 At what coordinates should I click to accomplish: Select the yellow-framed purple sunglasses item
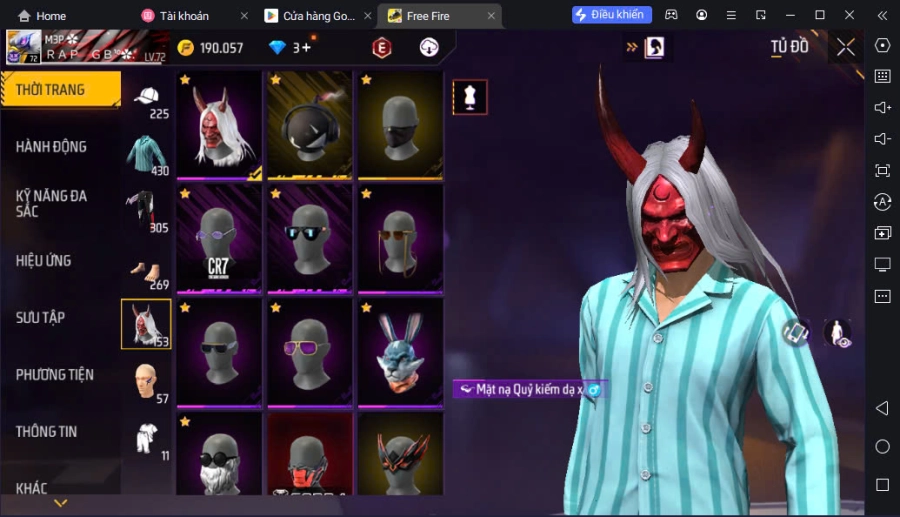[x=310, y=352]
